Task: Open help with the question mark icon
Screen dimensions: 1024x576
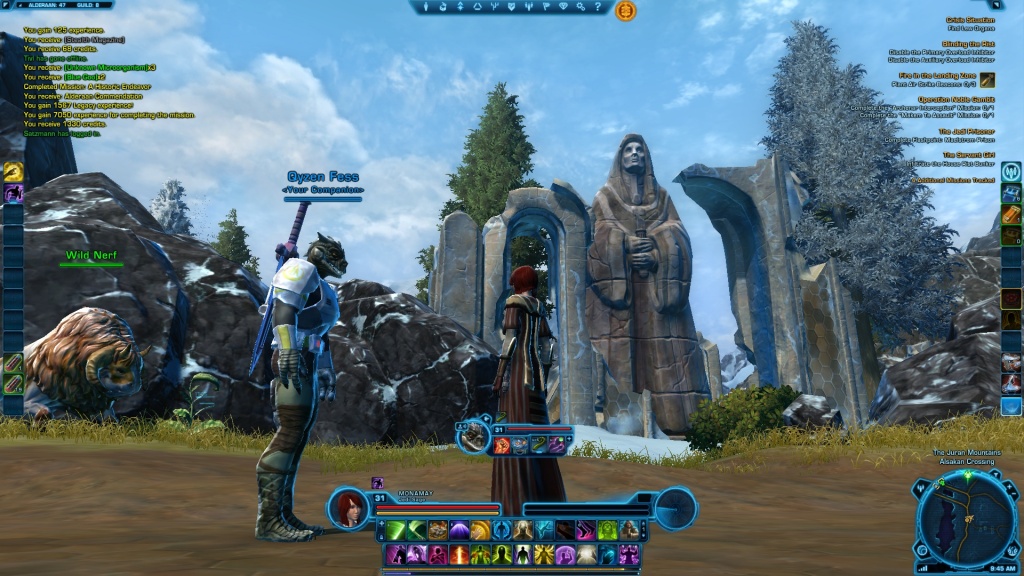Action: (x=597, y=8)
